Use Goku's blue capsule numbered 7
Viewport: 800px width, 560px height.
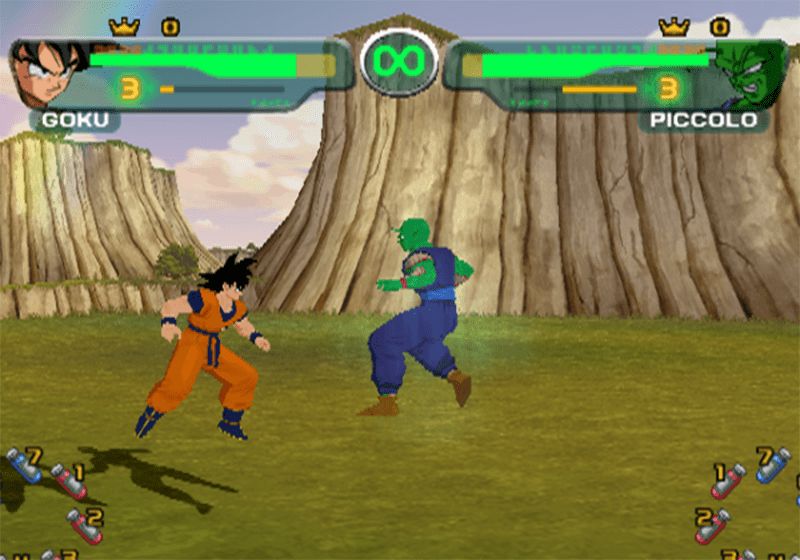24,465
